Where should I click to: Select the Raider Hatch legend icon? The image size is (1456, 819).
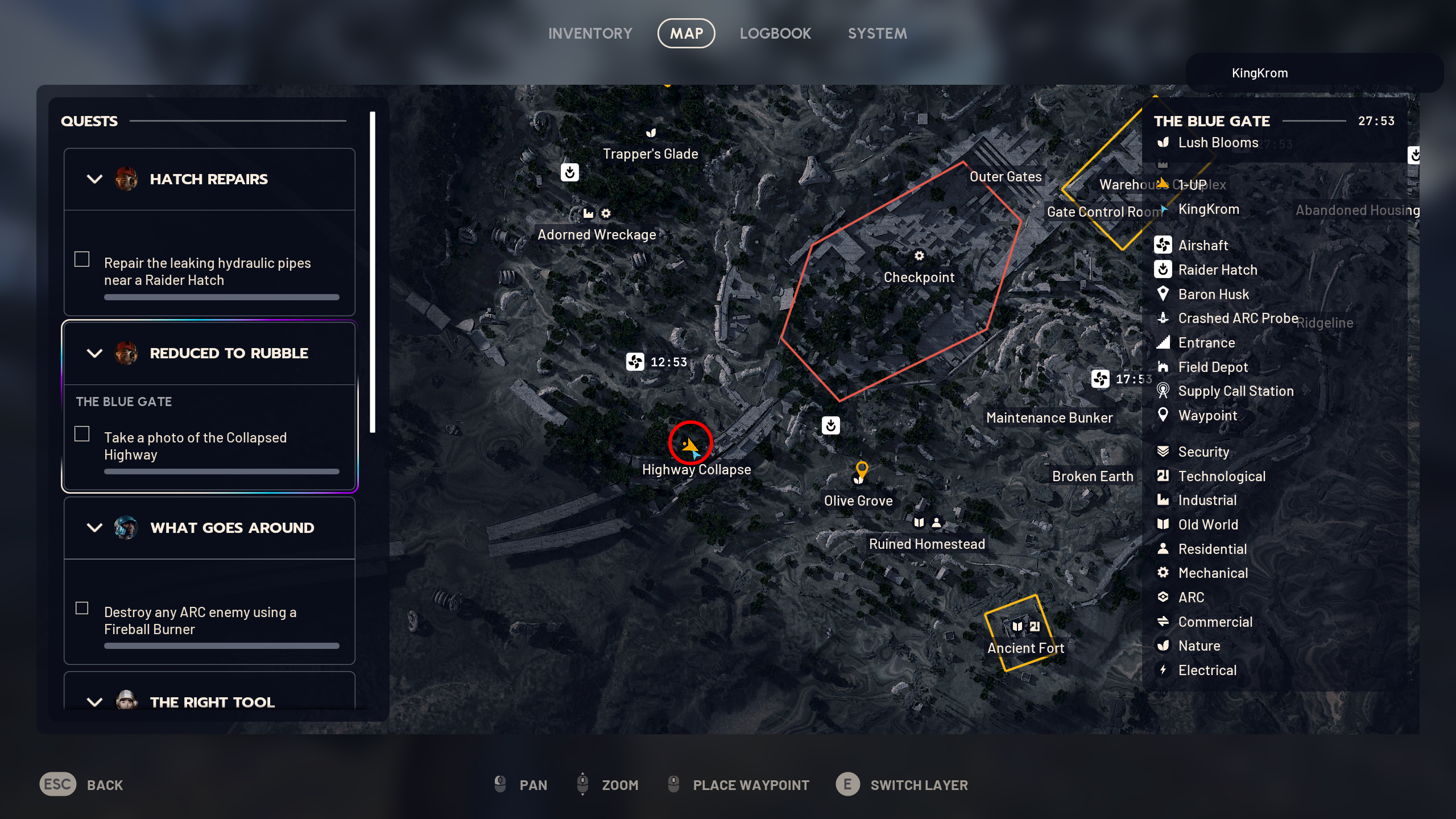[1164, 270]
